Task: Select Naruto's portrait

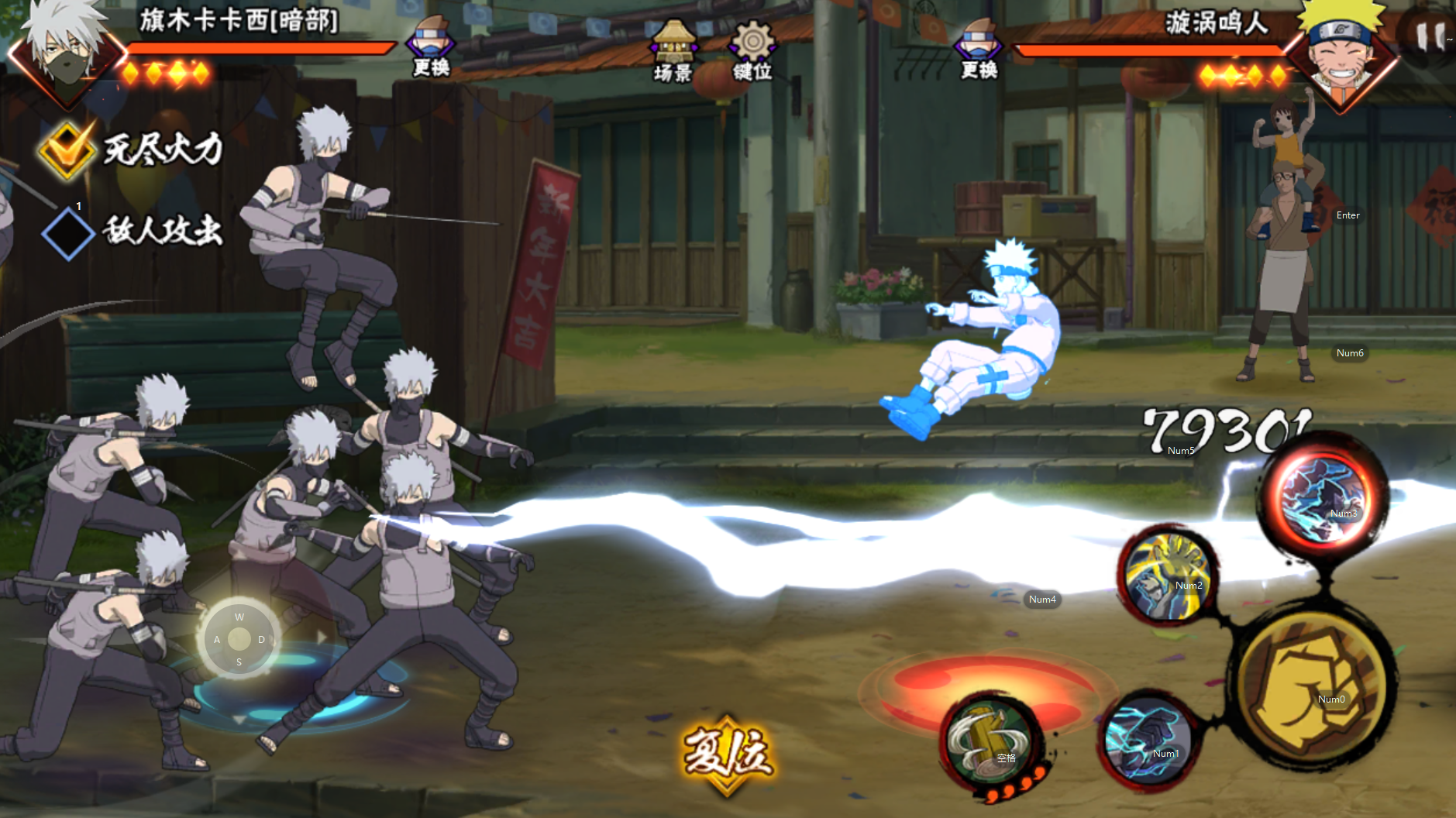Action: coord(1342,54)
